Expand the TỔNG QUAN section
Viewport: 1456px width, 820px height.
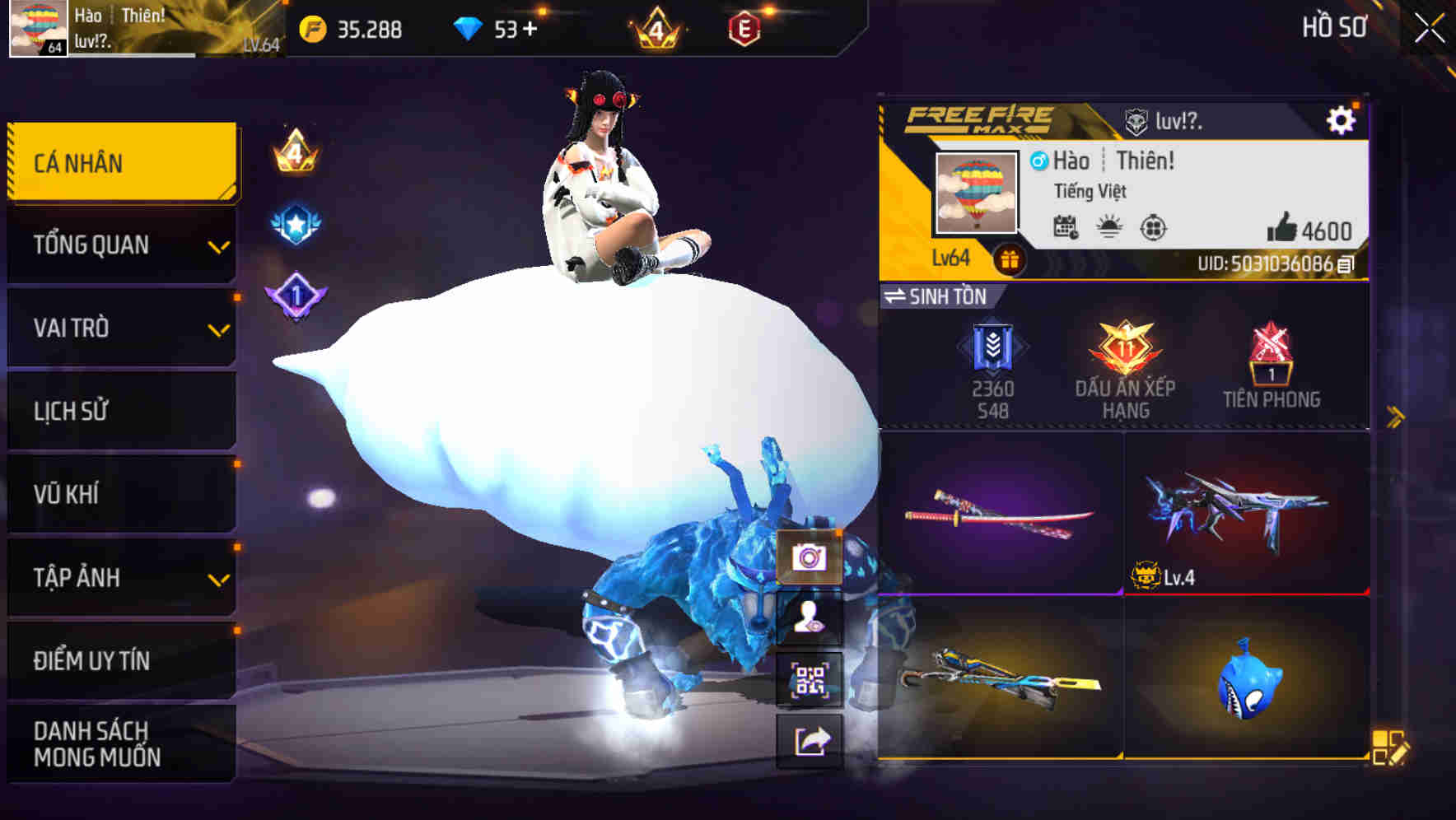point(120,245)
